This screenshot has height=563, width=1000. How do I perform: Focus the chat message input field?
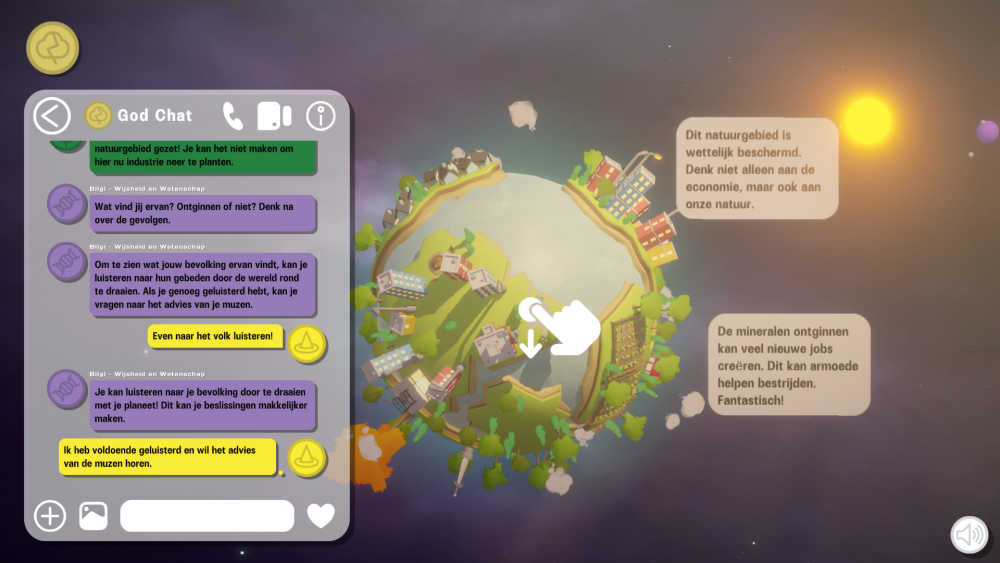[x=207, y=516]
